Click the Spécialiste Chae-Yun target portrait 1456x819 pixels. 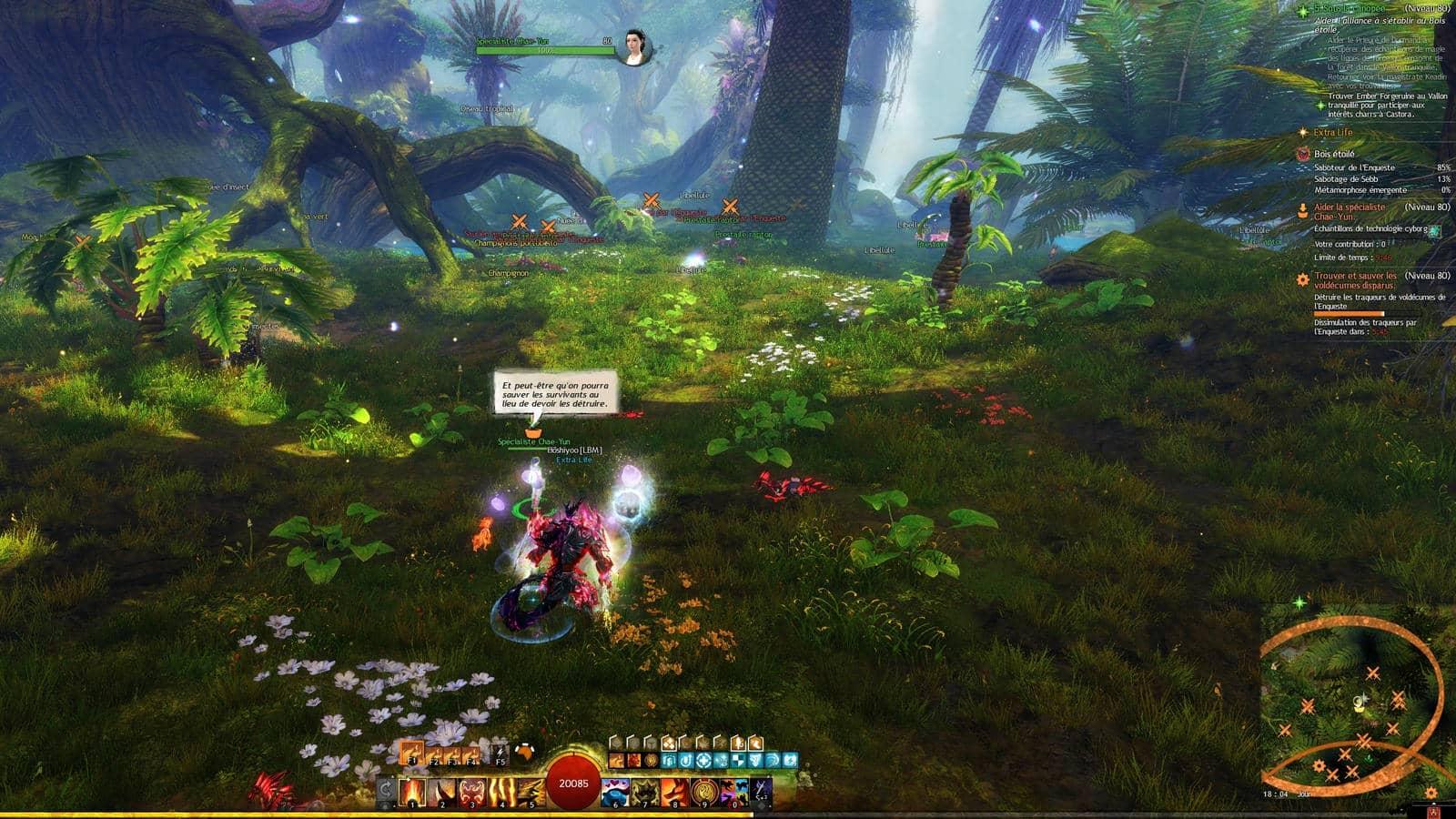633,47
